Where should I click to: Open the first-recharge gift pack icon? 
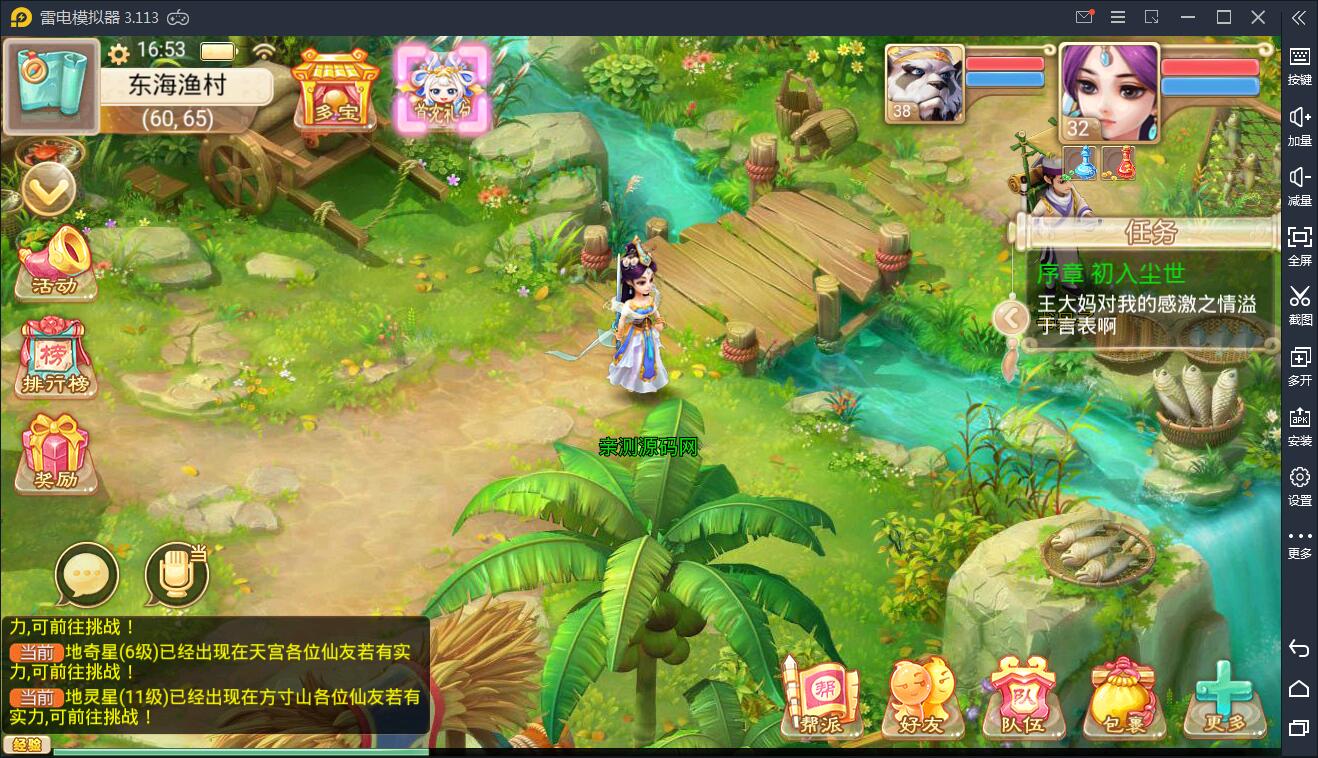(441, 87)
